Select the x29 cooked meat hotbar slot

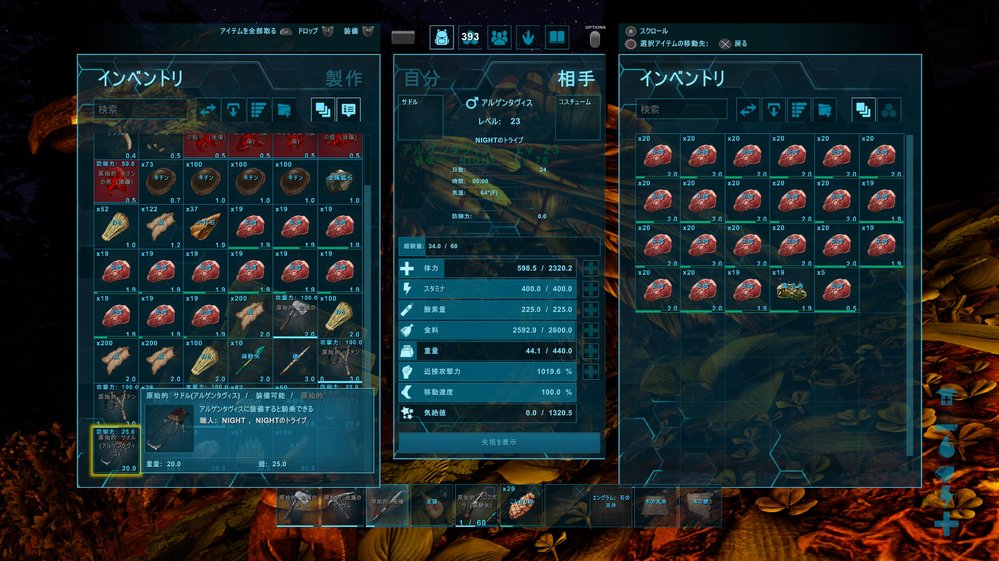pyautogui.click(x=522, y=505)
